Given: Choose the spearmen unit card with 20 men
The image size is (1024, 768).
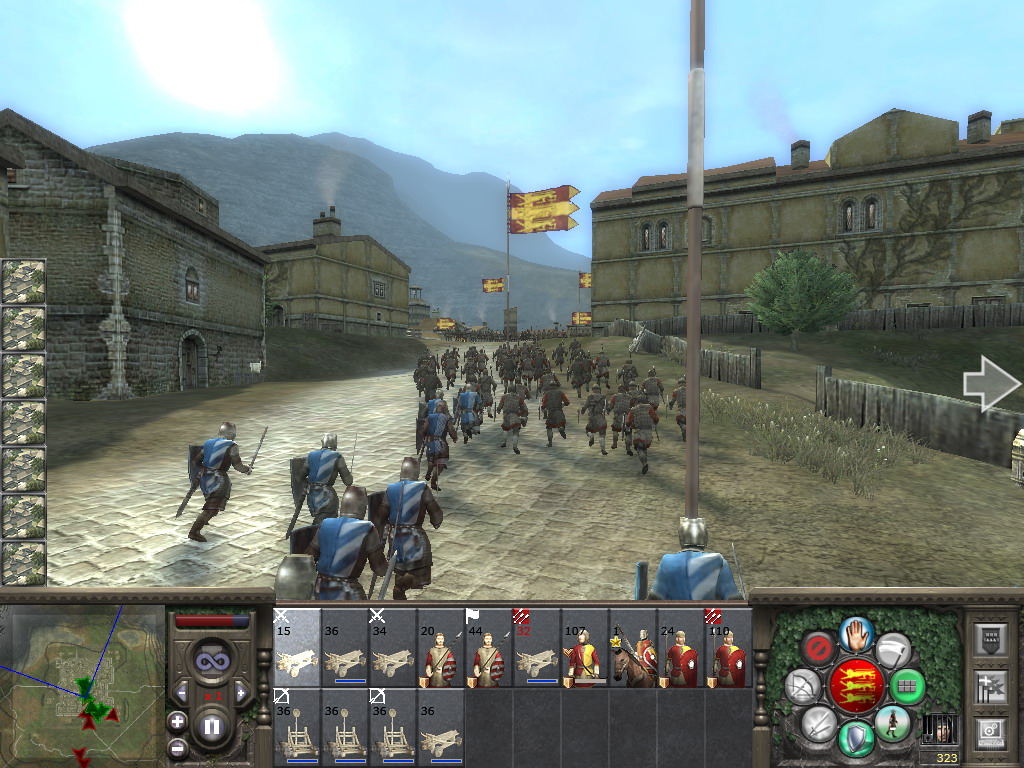Looking at the screenshot, I should tap(442, 648).
